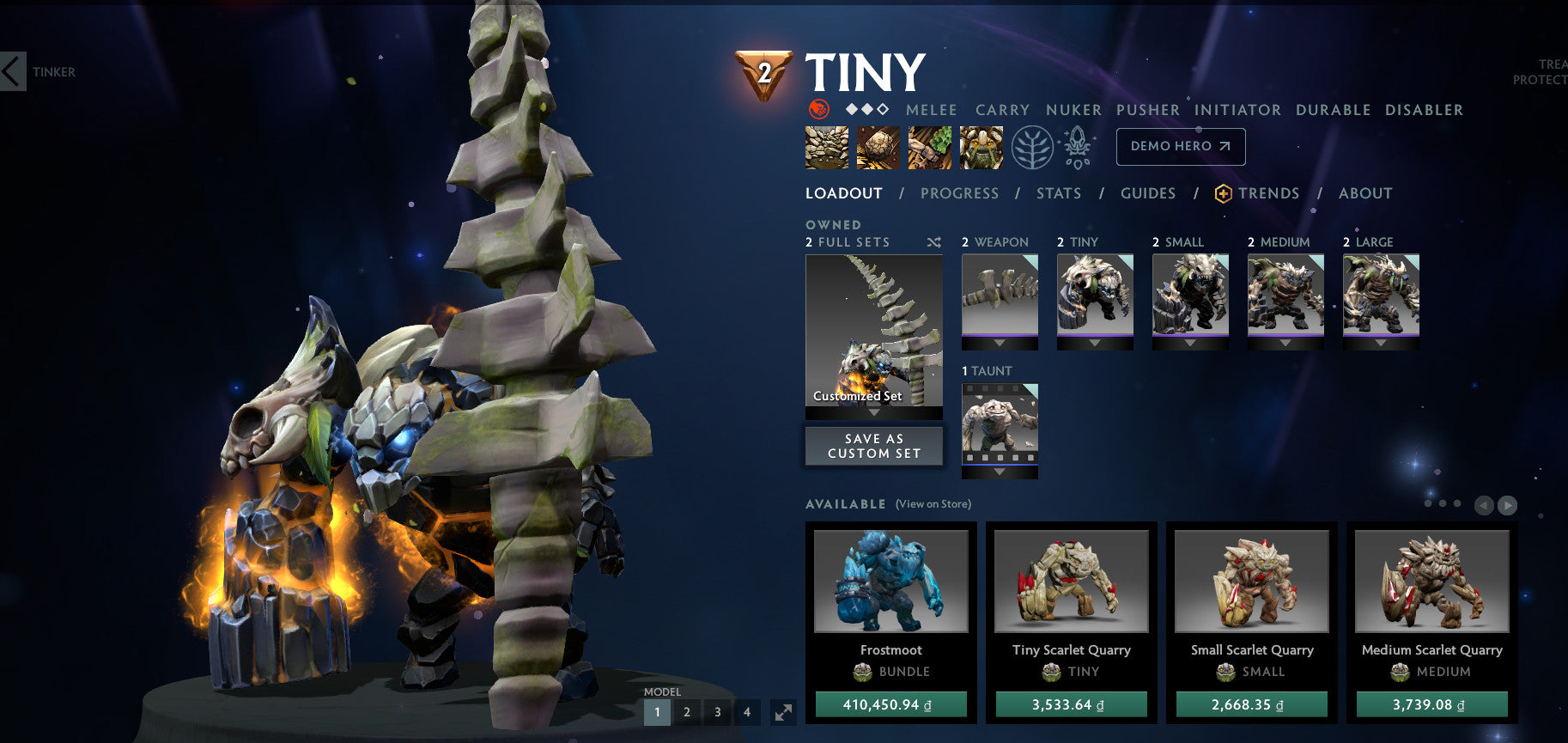The width and height of the screenshot is (1568, 743).
Task: Select the Frostmoot bundle thumbnail
Action: coord(890,581)
